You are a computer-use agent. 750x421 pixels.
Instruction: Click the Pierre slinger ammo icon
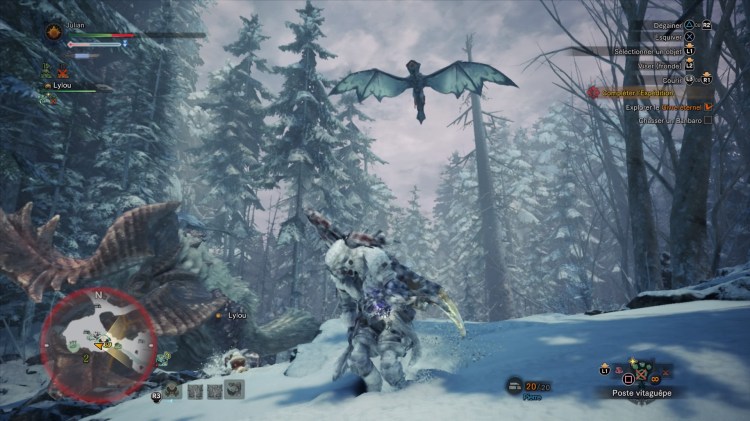[x=514, y=385]
